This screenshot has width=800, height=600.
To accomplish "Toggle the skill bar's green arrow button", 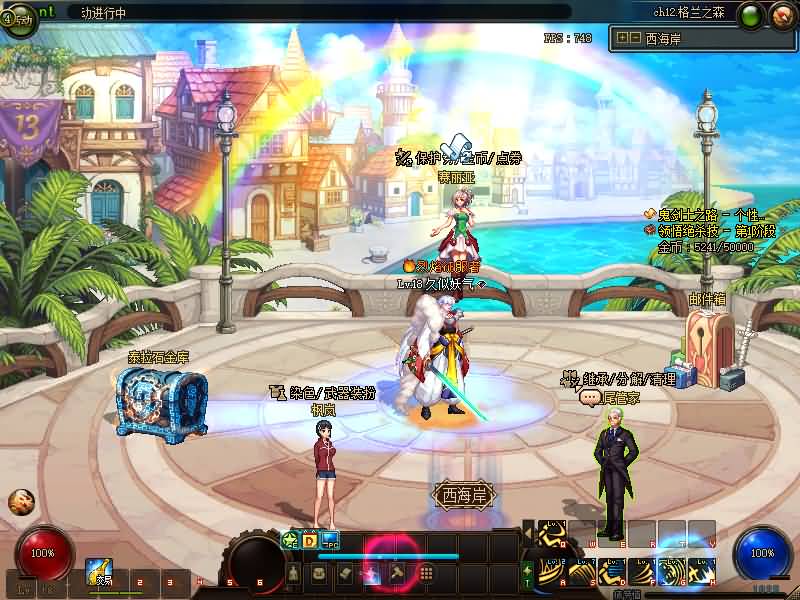I will [x=527, y=573].
